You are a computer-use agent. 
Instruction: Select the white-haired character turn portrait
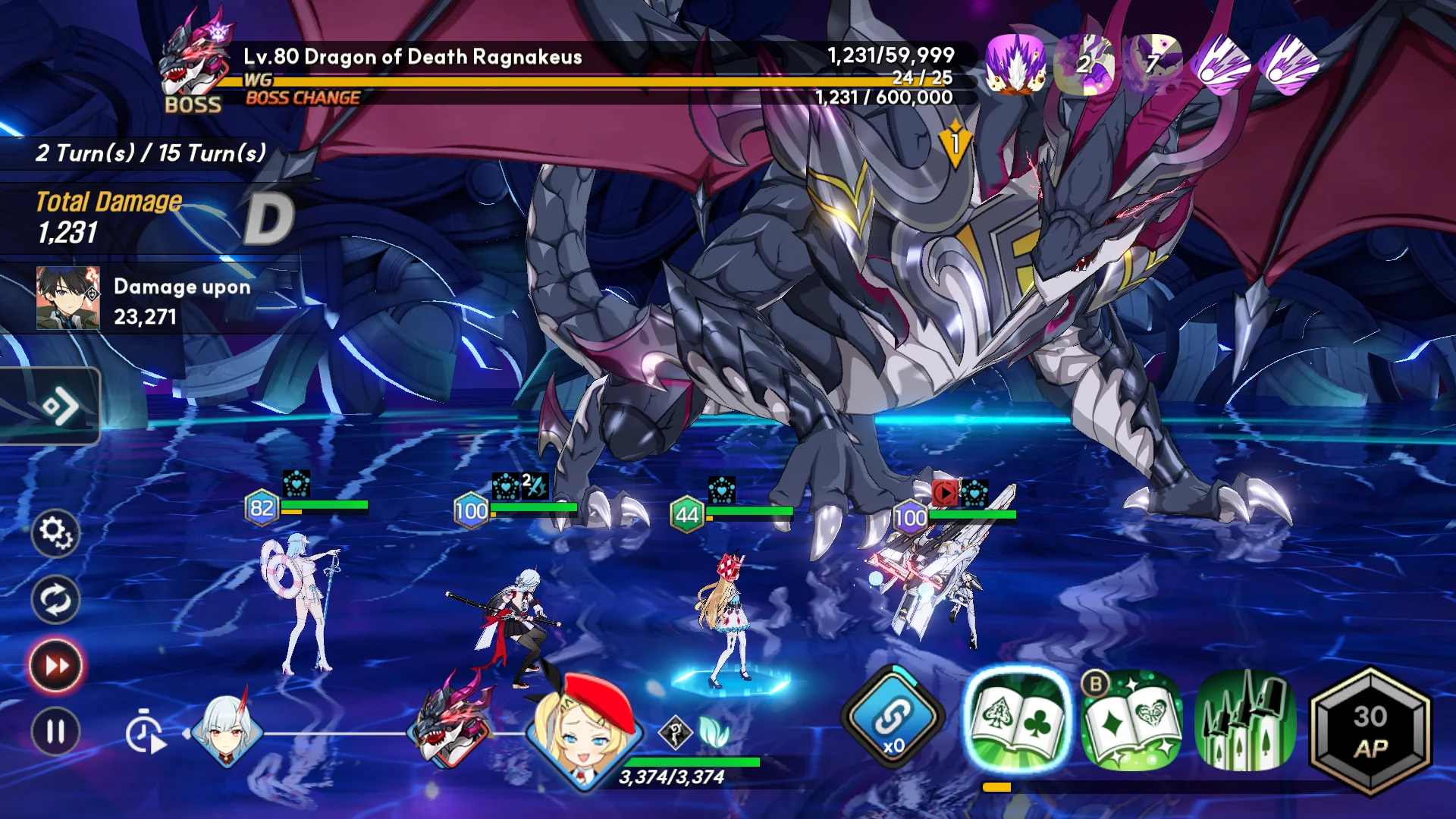tap(227, 730)
